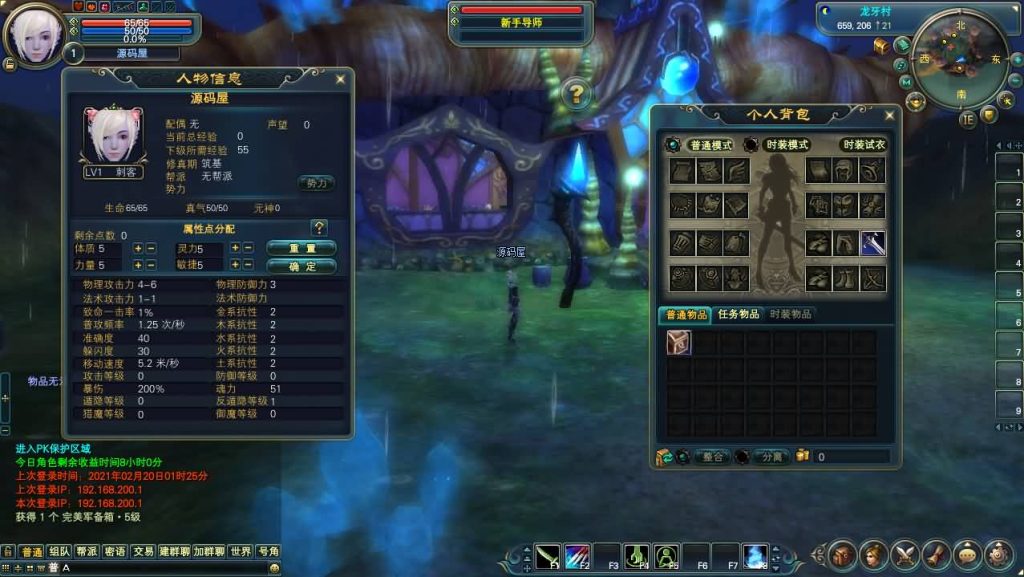The height and width of the screenshot is (577, 1024).
Task: Open the 势力 faction button
Action: pos(315,183)
